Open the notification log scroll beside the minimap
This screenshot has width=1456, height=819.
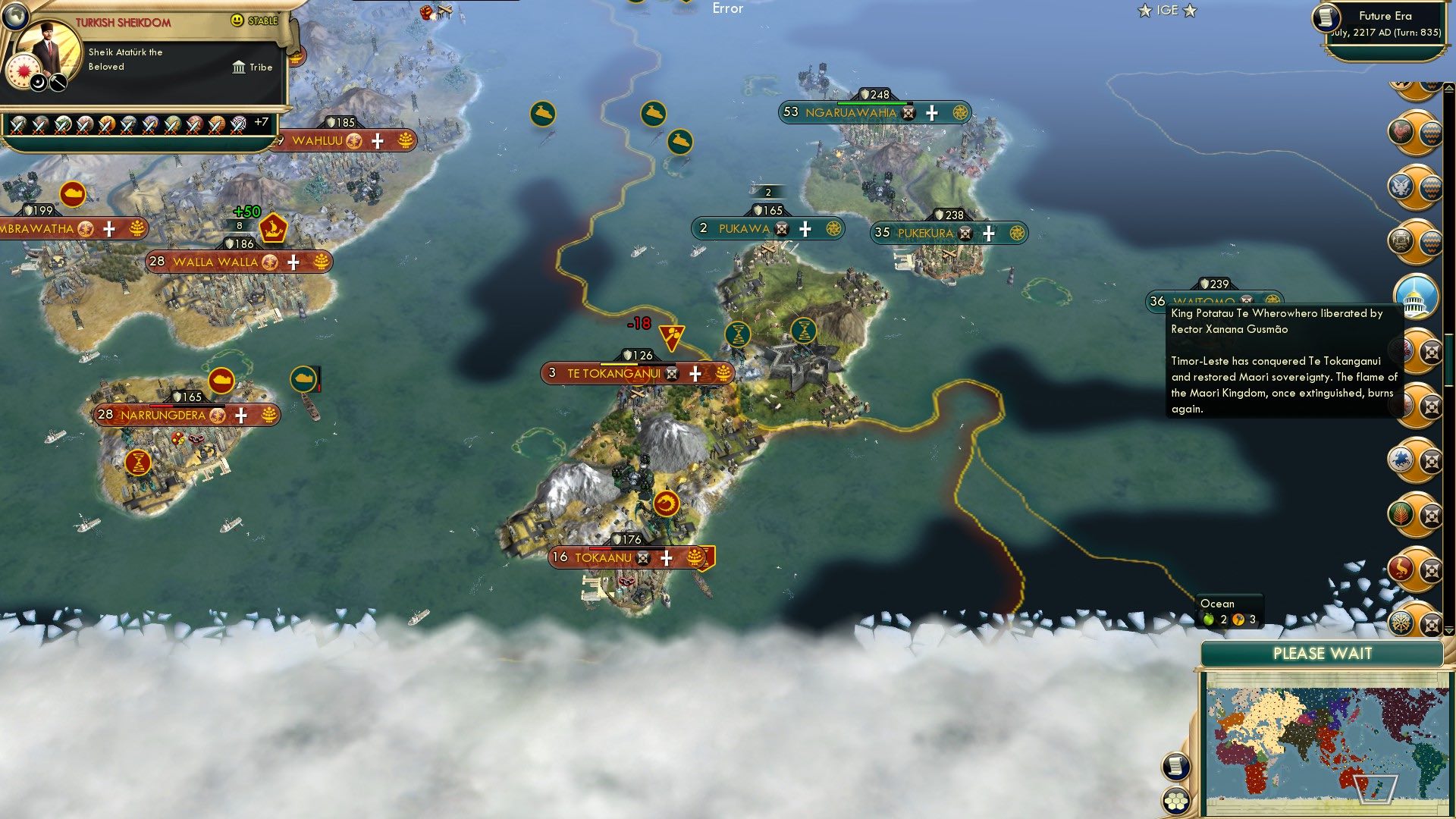(x=1175, y=765)
